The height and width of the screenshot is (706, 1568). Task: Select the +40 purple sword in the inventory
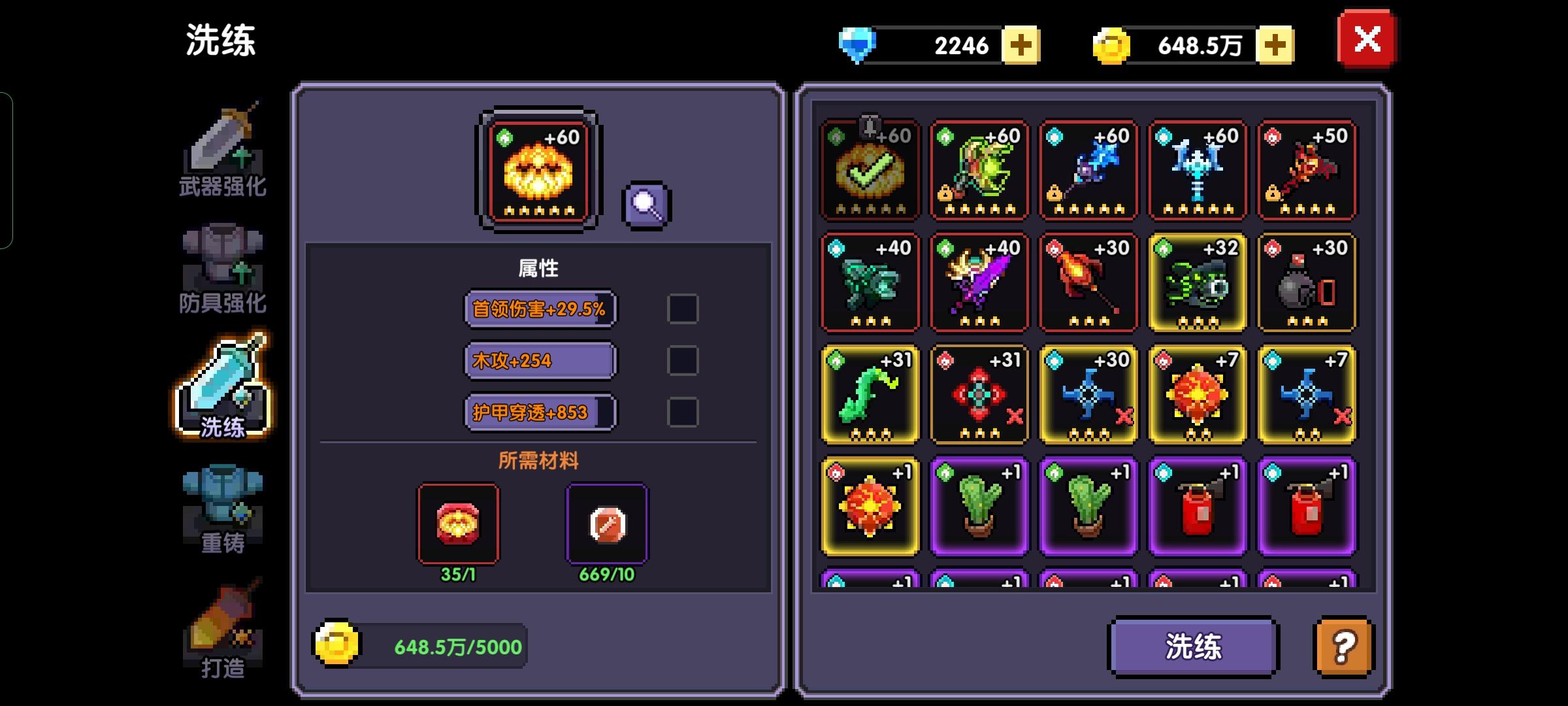pyautogui.click(x=979, y=282)
